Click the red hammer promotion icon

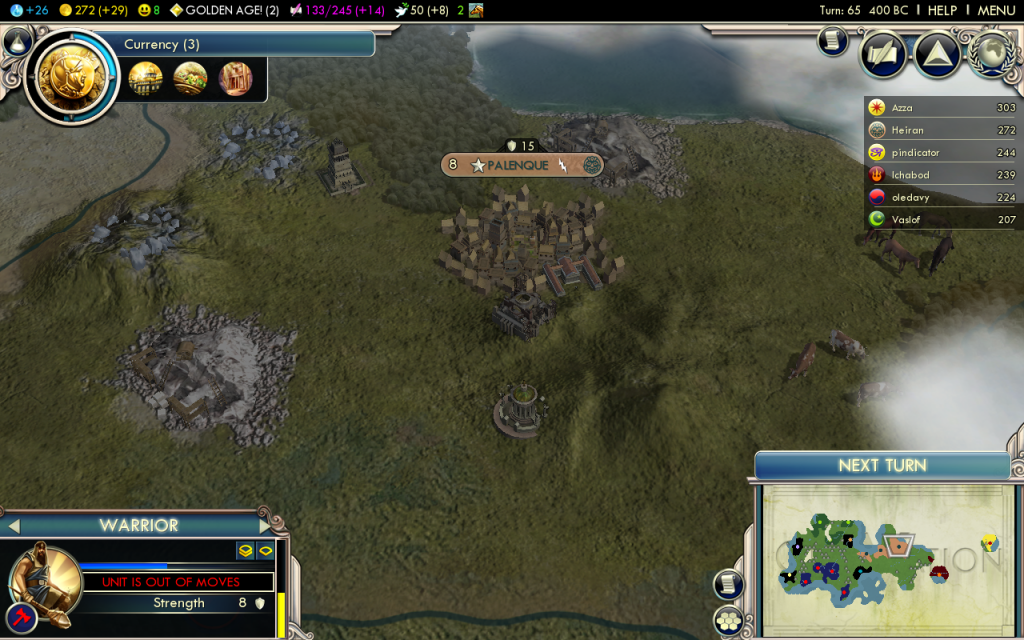[x=22, y=617]
